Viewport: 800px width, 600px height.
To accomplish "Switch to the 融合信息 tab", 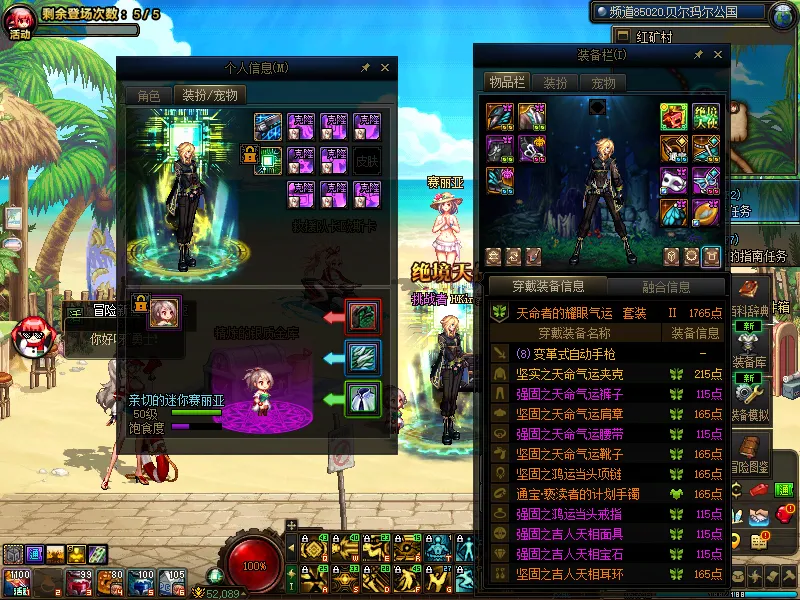I will coord(665,287).
